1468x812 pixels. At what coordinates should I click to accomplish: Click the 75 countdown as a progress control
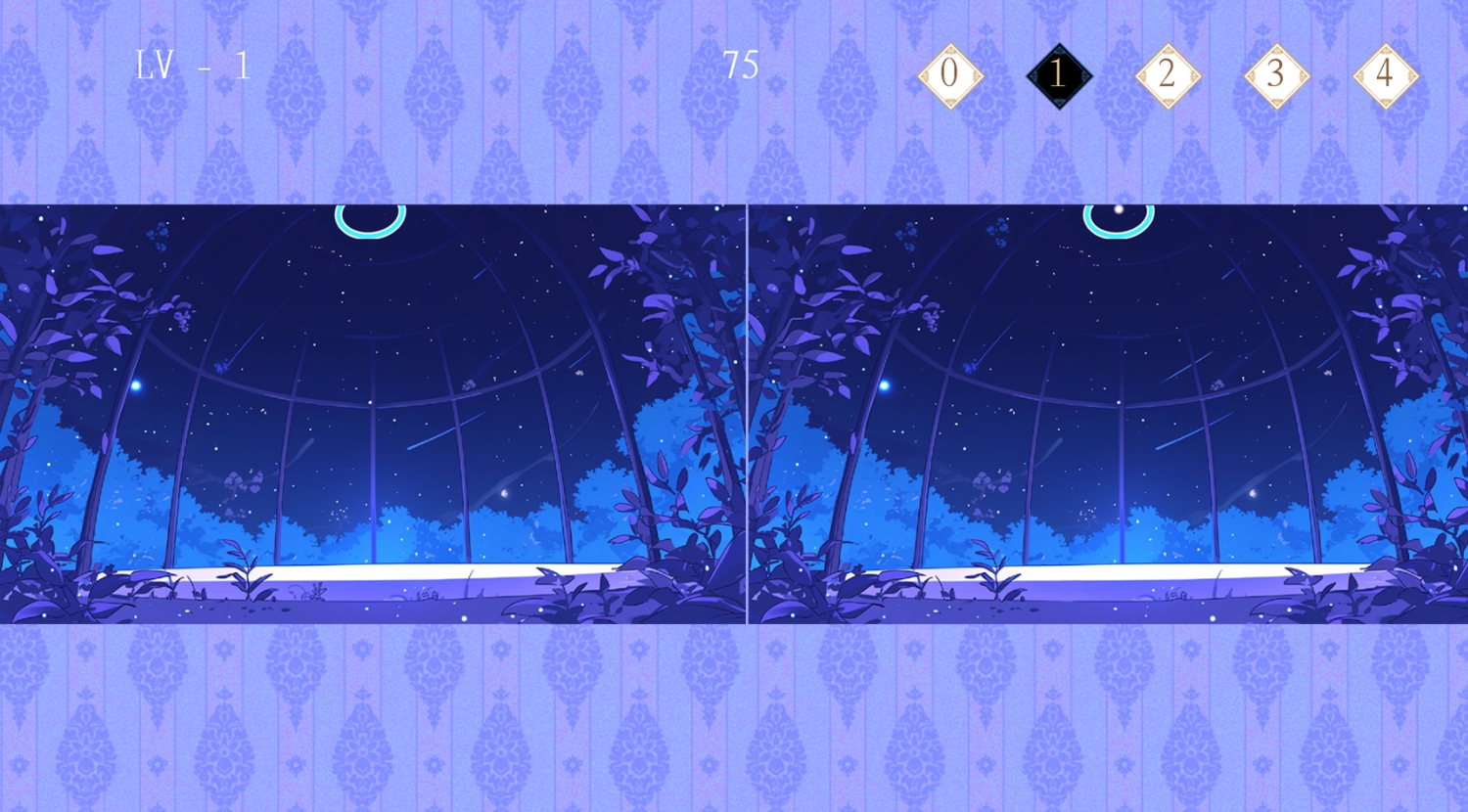tap(743, 67)
